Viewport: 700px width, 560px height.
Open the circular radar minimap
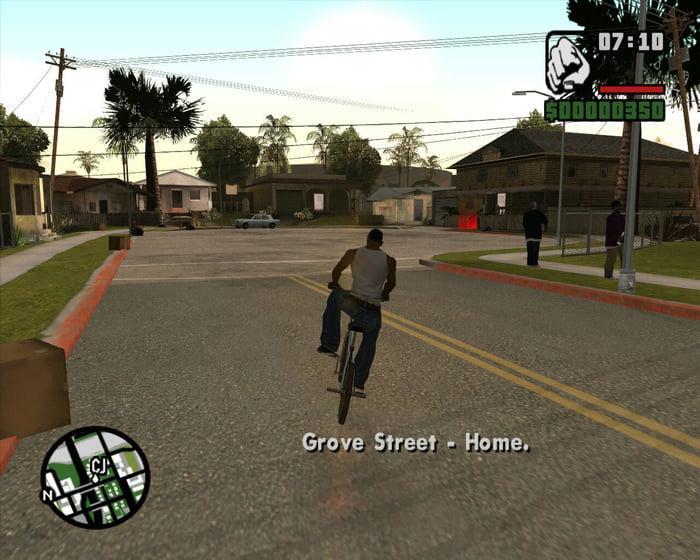pyautogui.click(x=95, y=477)
